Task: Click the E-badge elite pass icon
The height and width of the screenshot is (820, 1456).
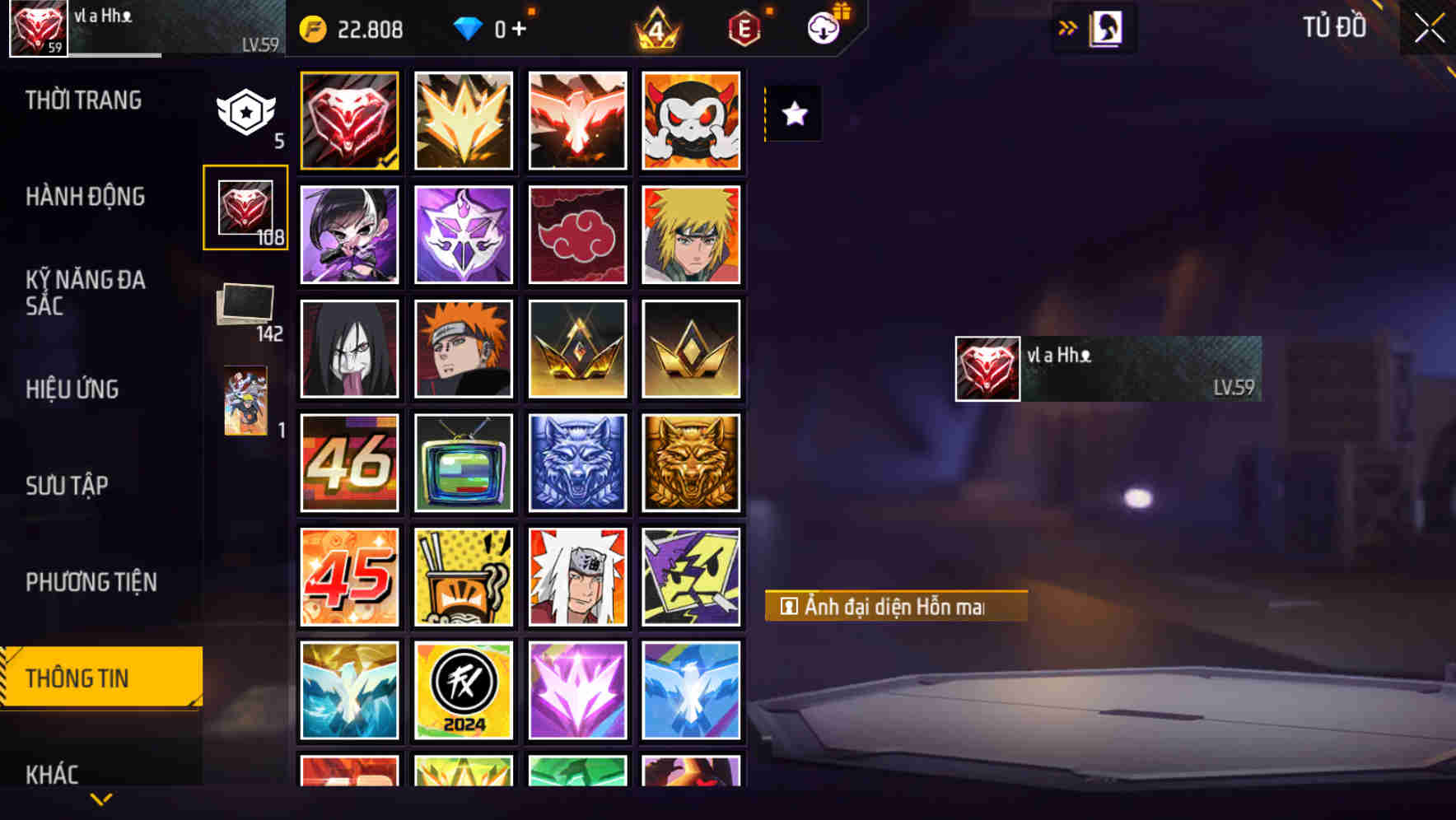Action: click(745, 28)
